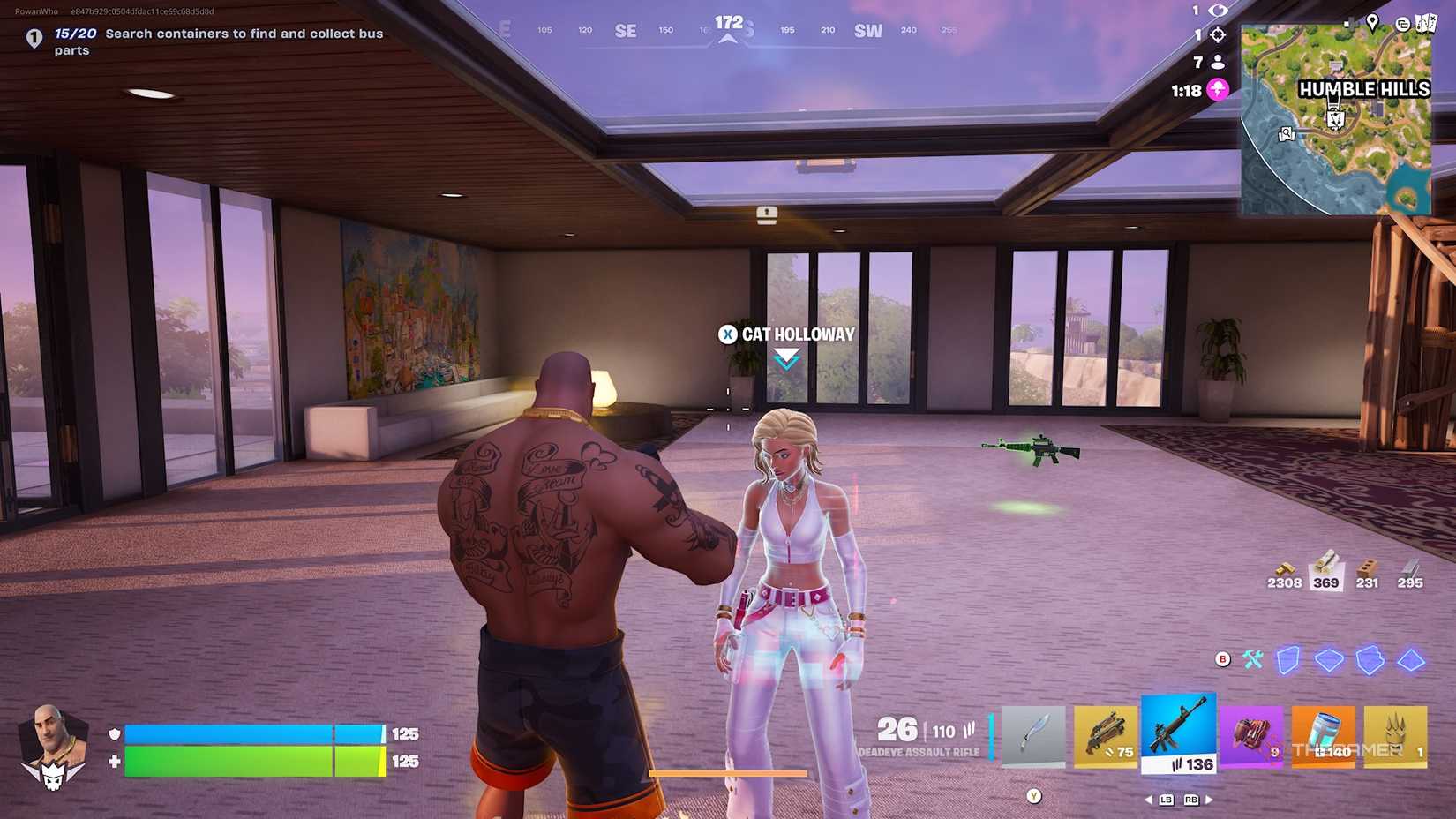
Task: Toggle the spectator eye icon
Action: click(x=1219, y=11)
